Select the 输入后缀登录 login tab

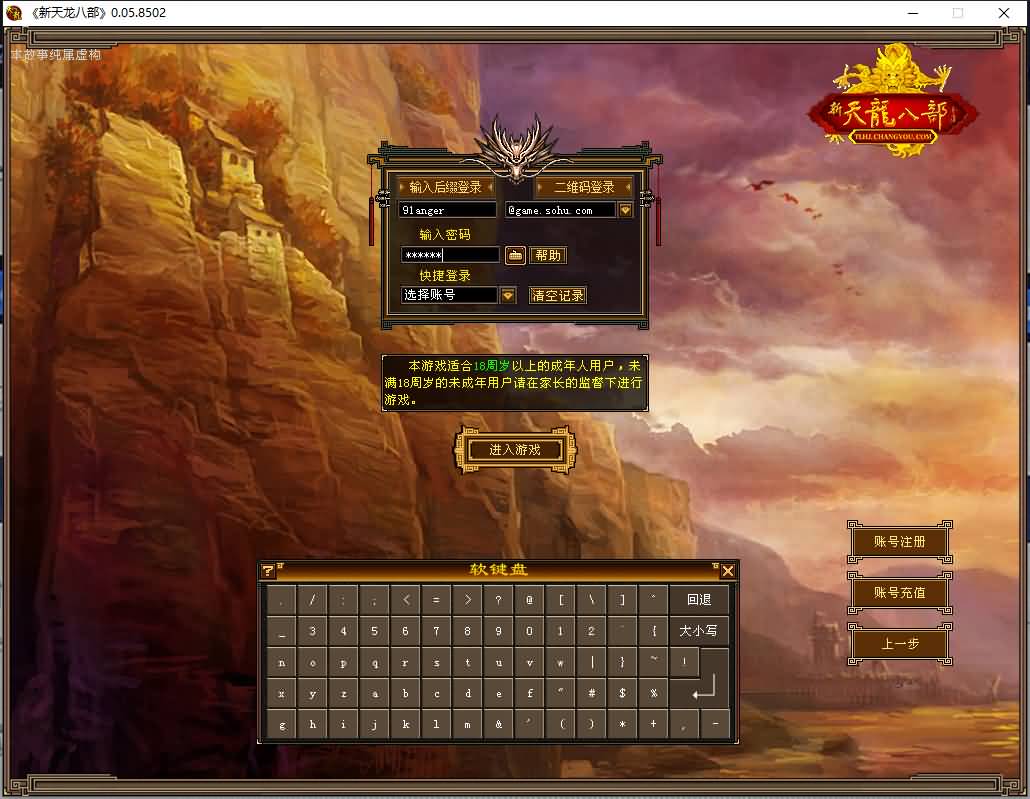(445, 187)
